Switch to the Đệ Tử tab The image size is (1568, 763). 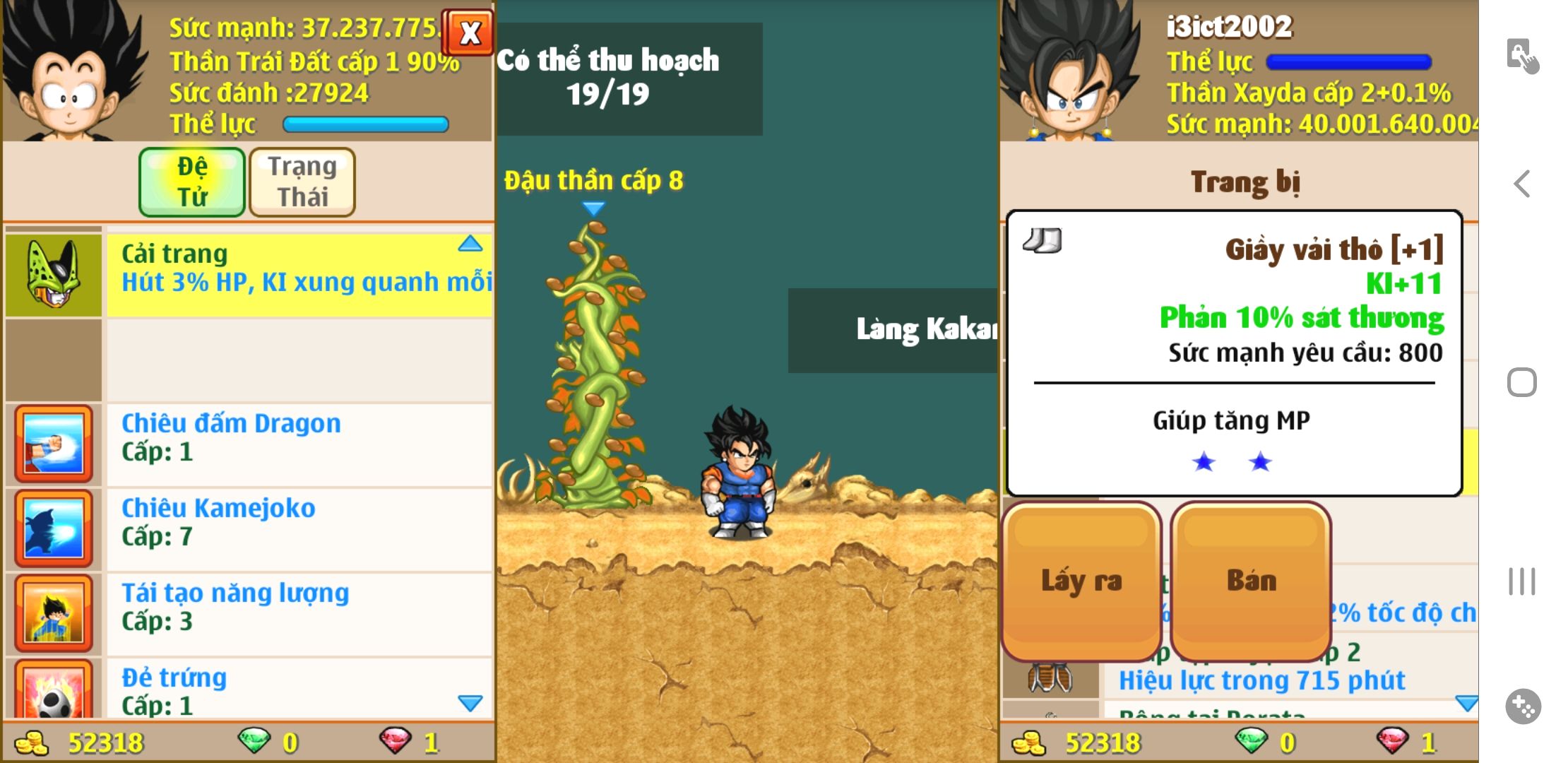pos(192,182)
